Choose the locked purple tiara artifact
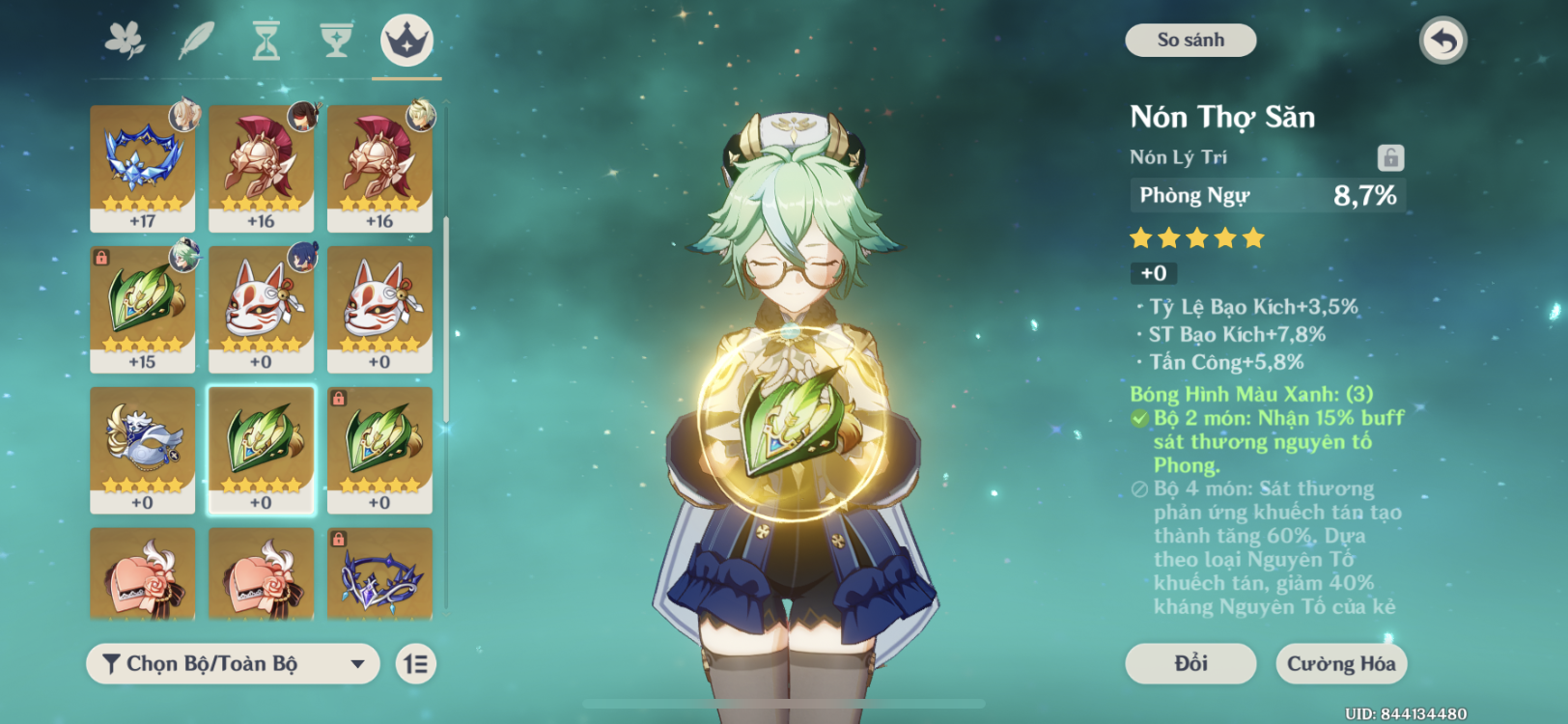The image size is (1568, 724). 379,574
